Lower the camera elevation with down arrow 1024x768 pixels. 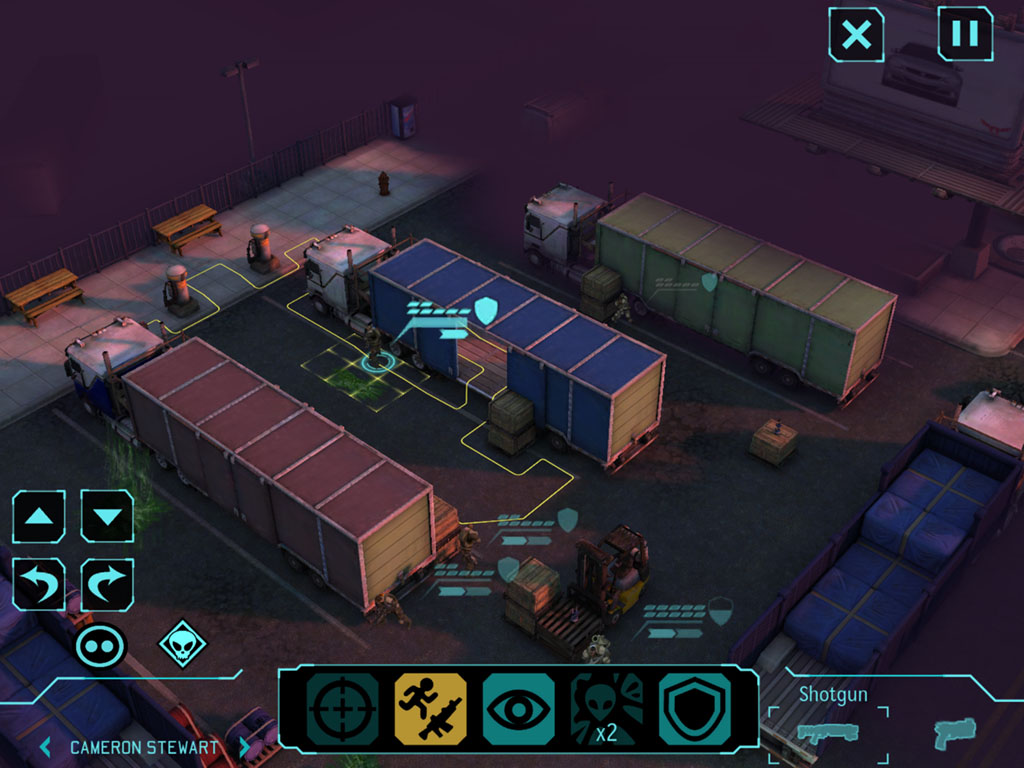pyautogui.click(x=107, y=517)
